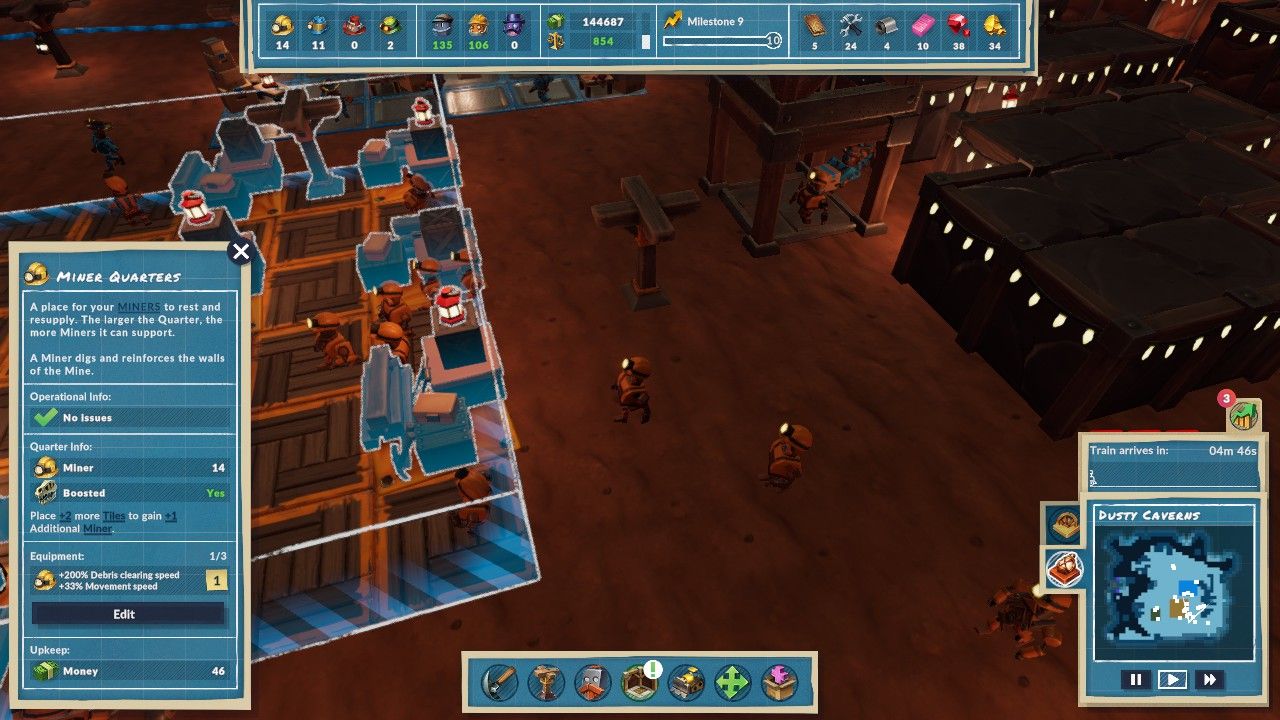Select the lower orange minimap view tab
1280x720 pixels.
[x=1063, y=569]
